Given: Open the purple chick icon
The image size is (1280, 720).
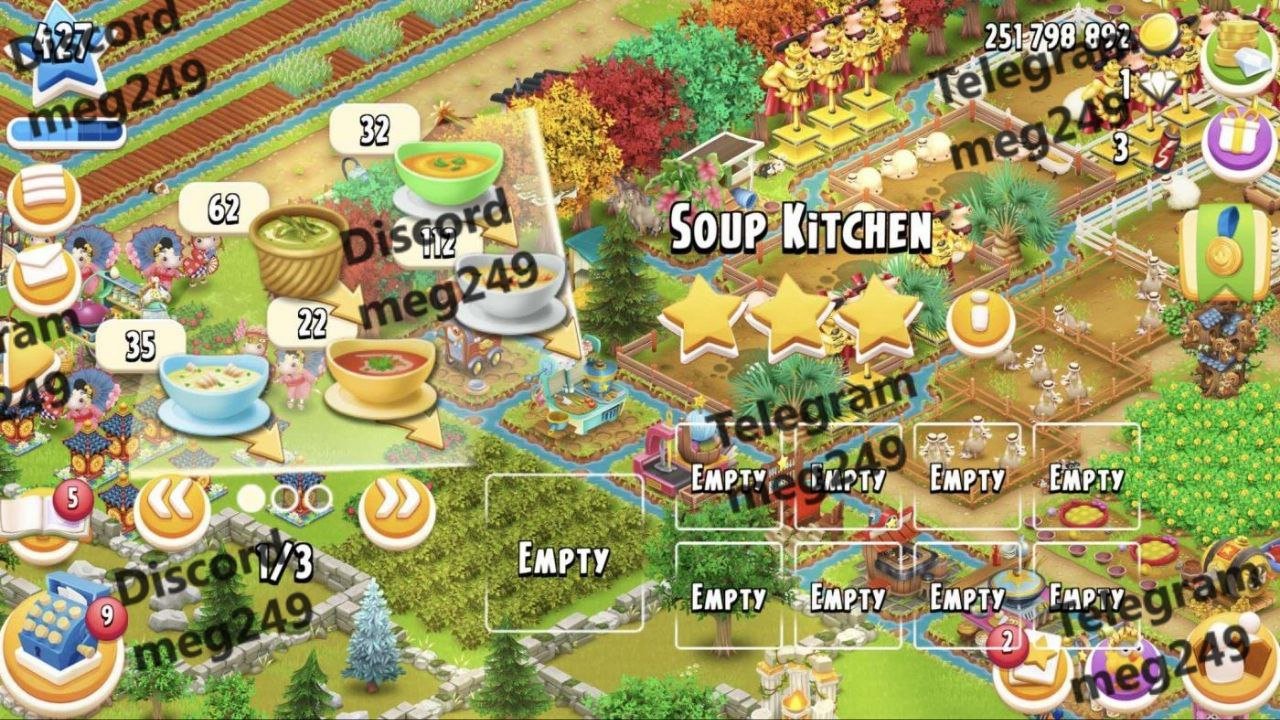Looking at the screenshot, I should [1125, 670].
